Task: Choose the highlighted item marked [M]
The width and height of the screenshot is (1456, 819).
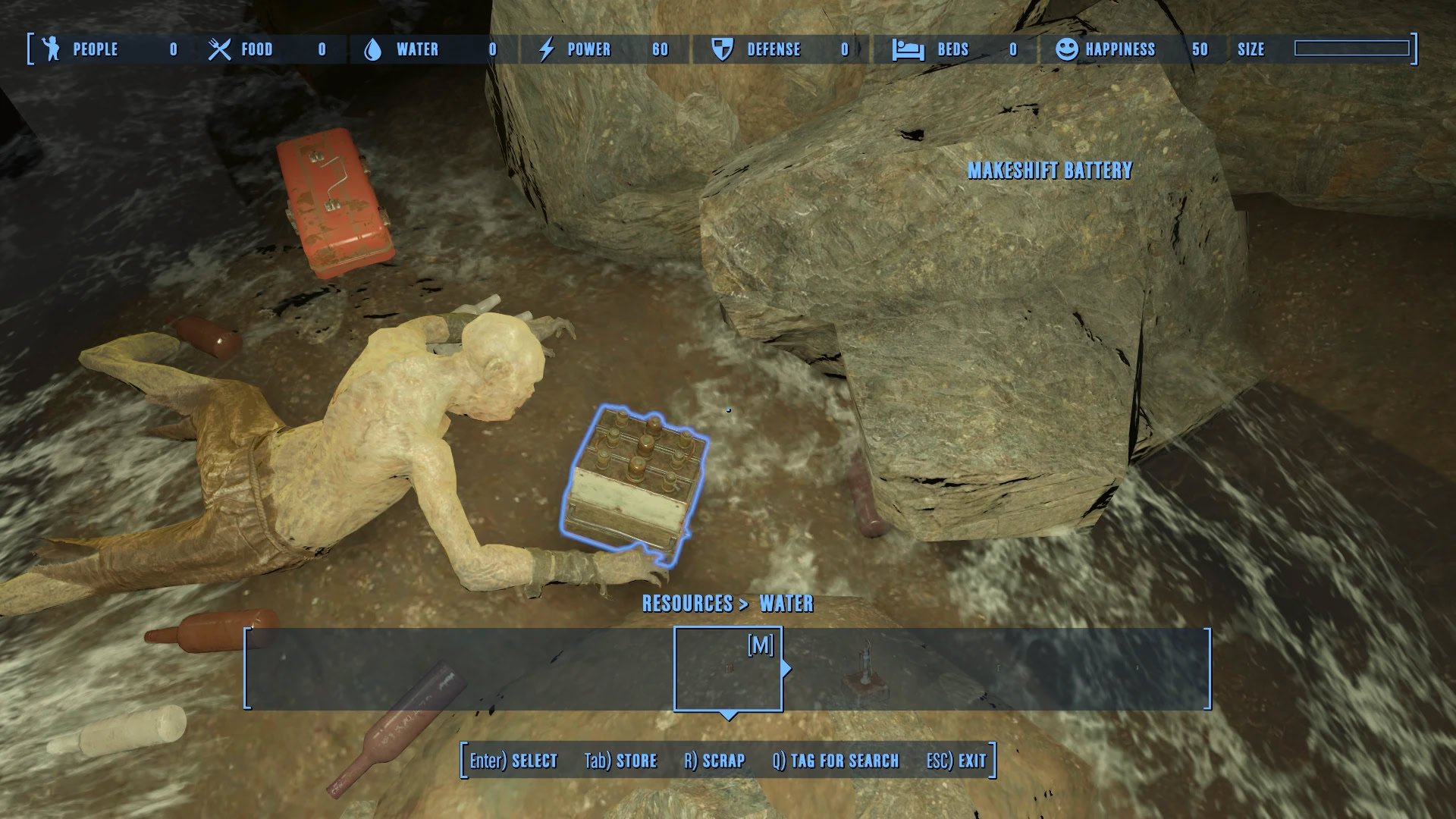Action: click(728, 669)
